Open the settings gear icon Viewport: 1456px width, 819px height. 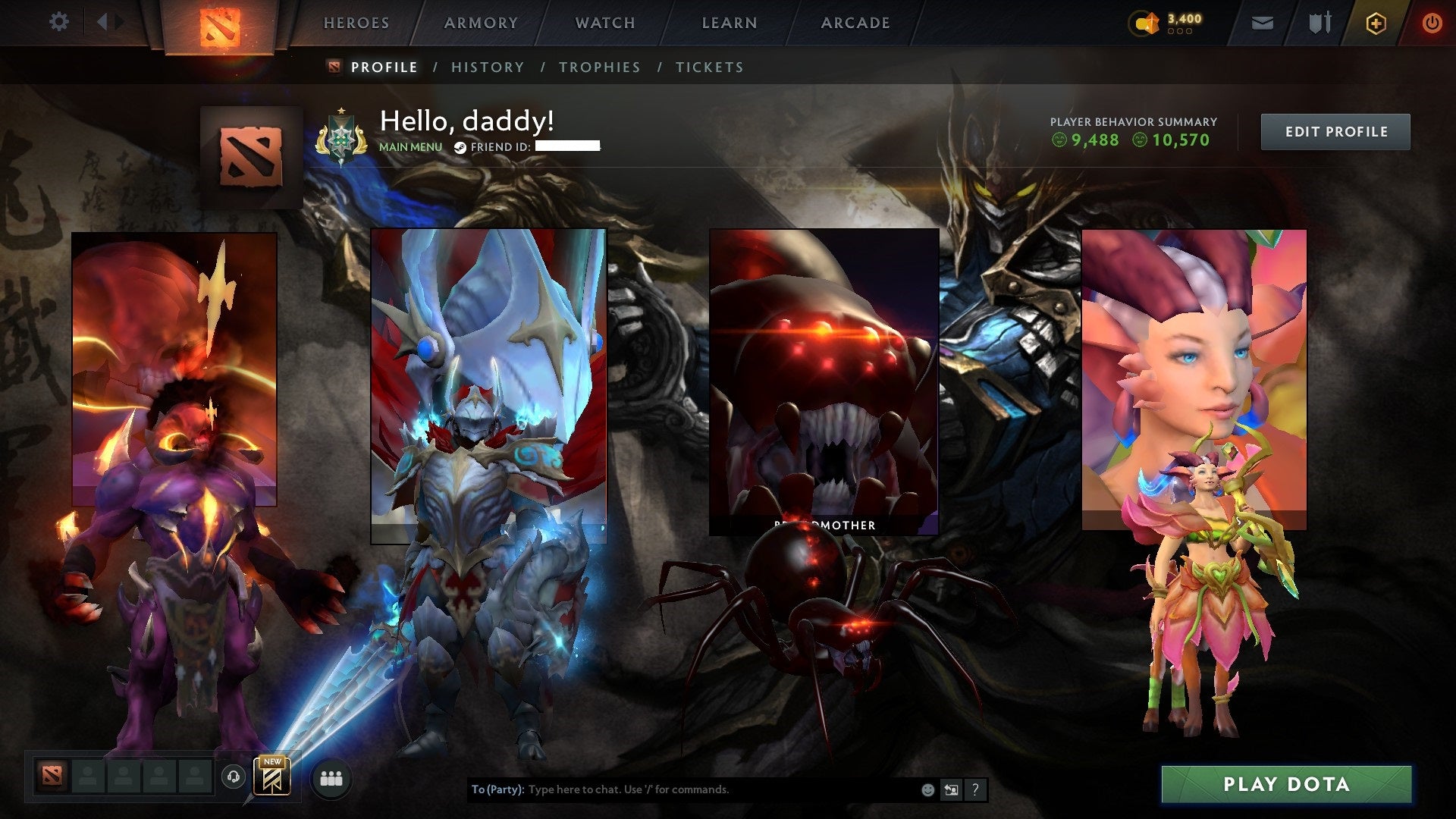pyautogui.click(x=59, y=23)
